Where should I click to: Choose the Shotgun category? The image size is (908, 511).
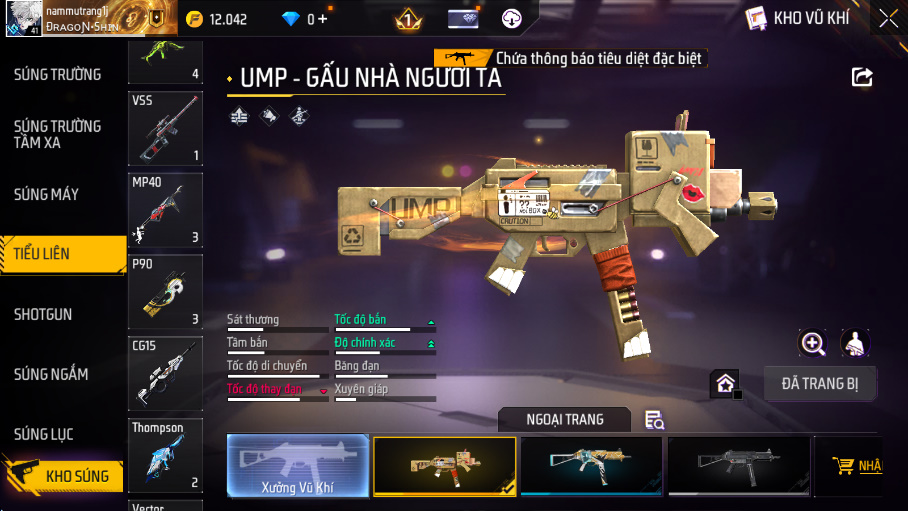(43, 314)
